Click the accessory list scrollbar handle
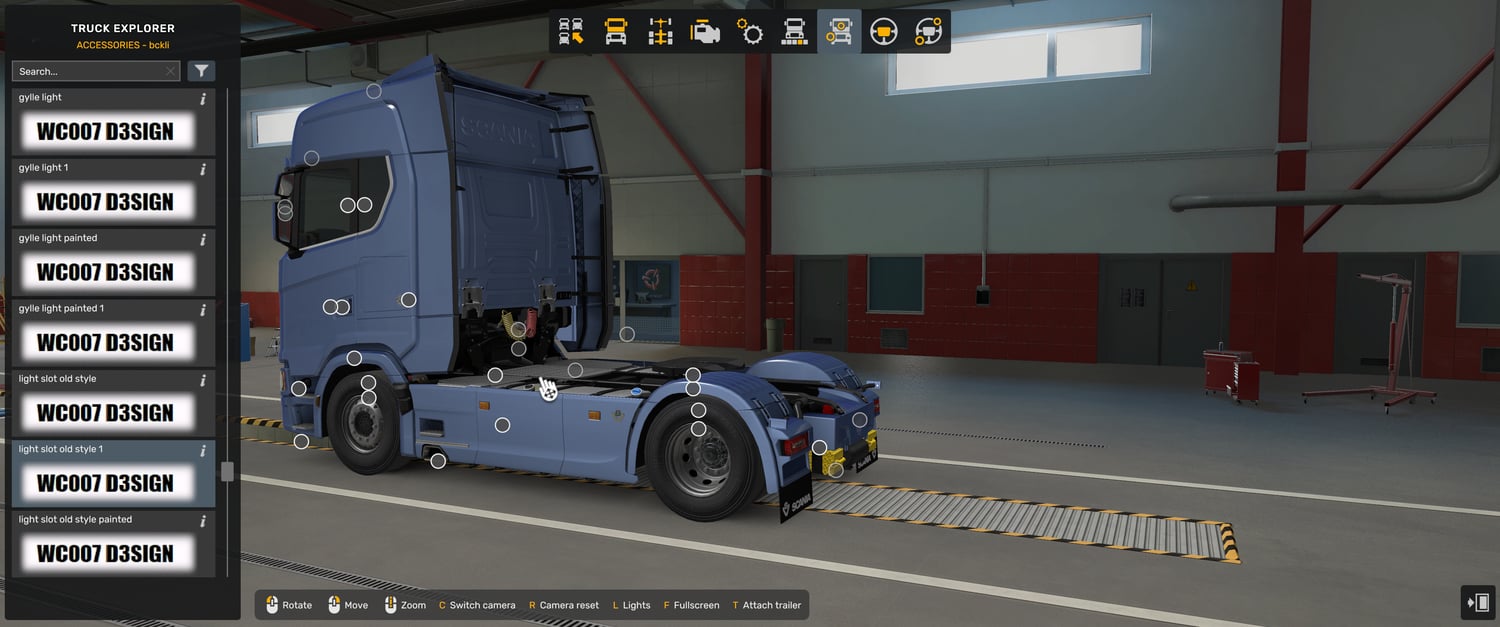 227,471
